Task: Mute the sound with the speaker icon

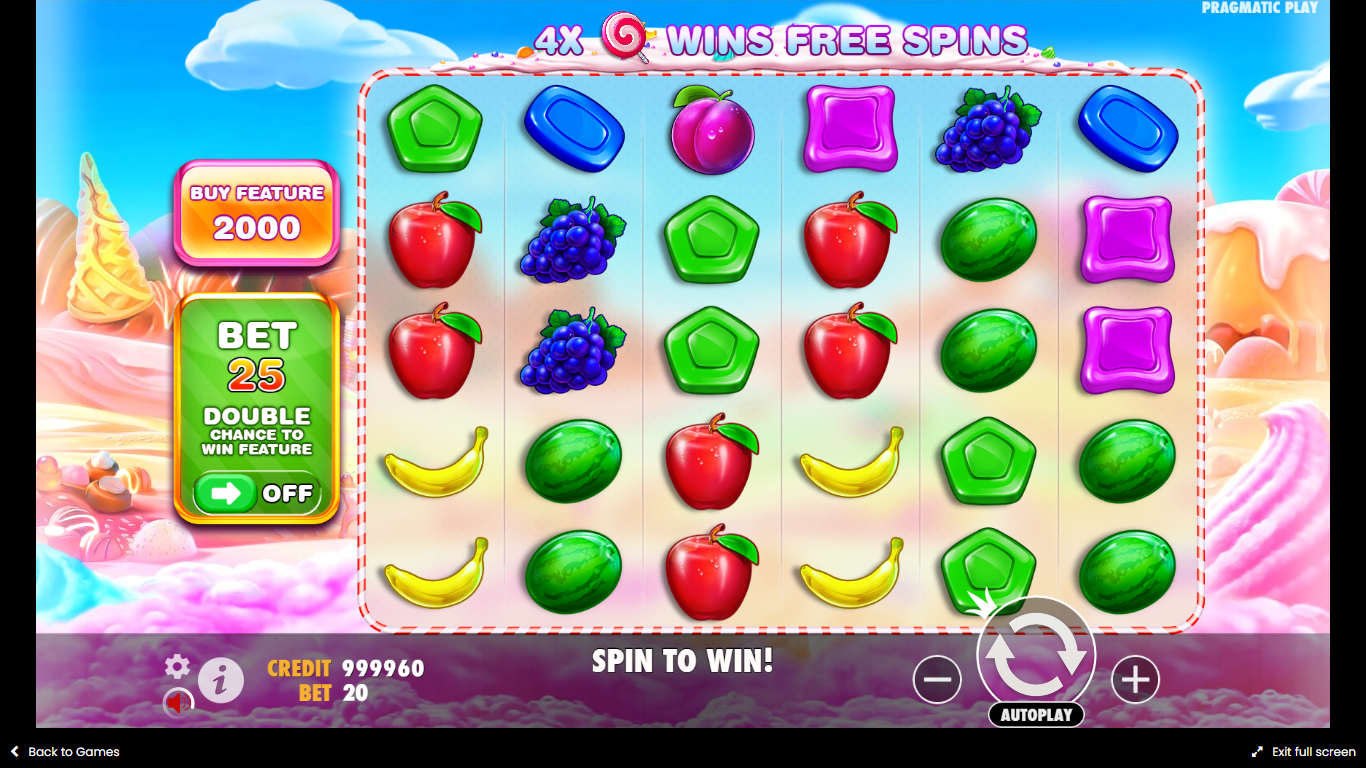Action: (x=179, y=703)
